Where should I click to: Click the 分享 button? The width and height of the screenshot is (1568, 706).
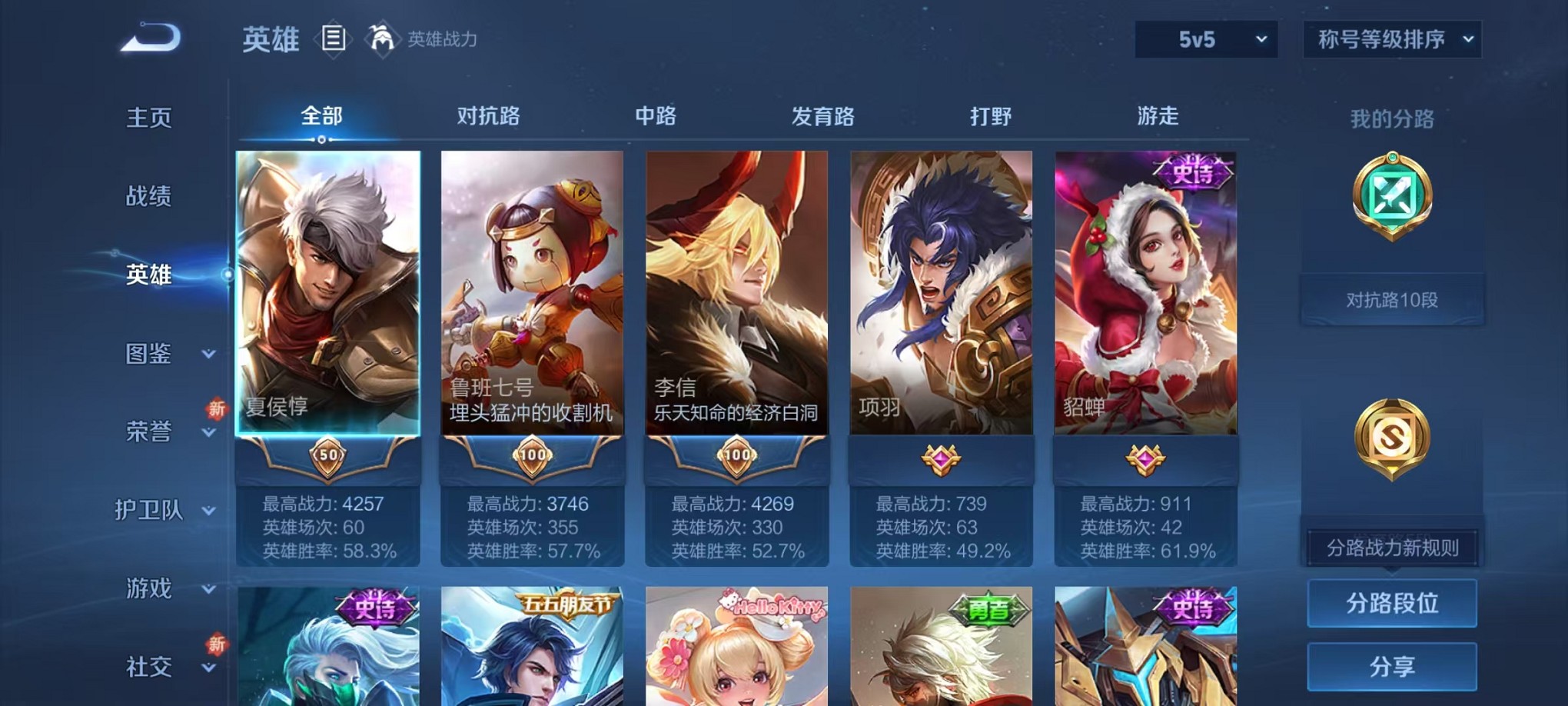1391,666
